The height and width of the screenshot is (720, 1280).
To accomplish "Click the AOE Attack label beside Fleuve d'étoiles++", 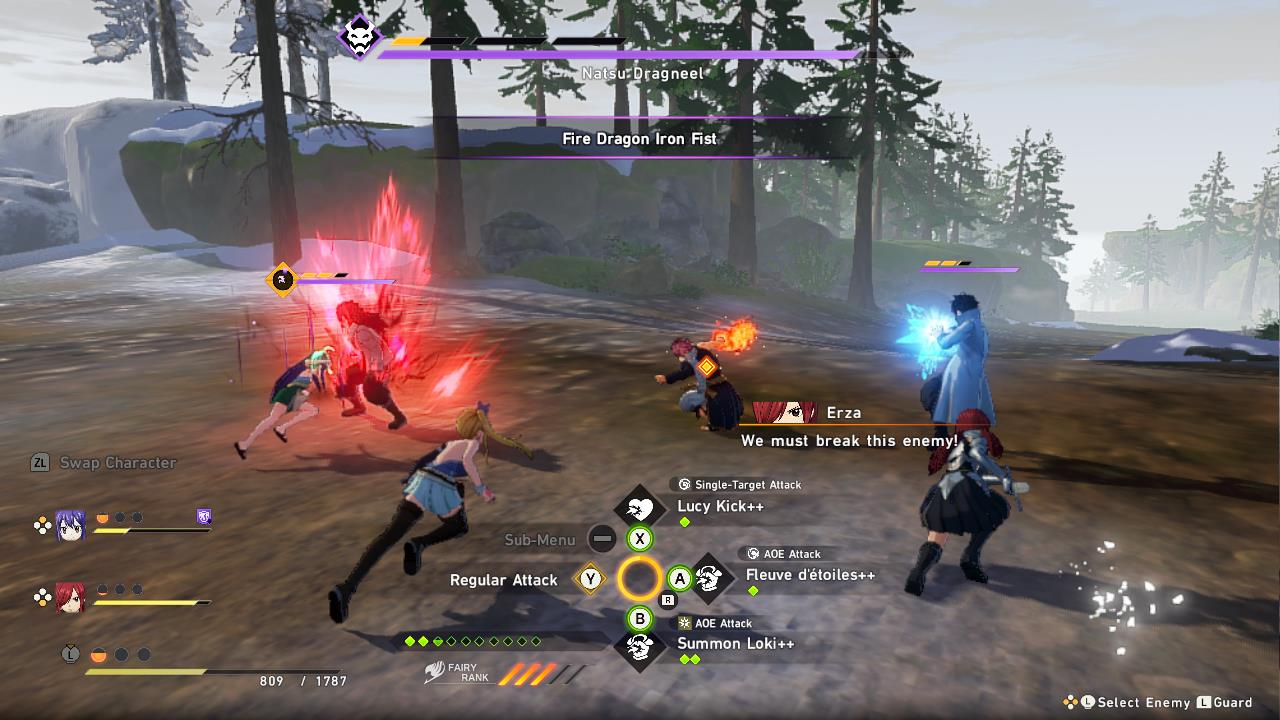I will coord(783,554).
